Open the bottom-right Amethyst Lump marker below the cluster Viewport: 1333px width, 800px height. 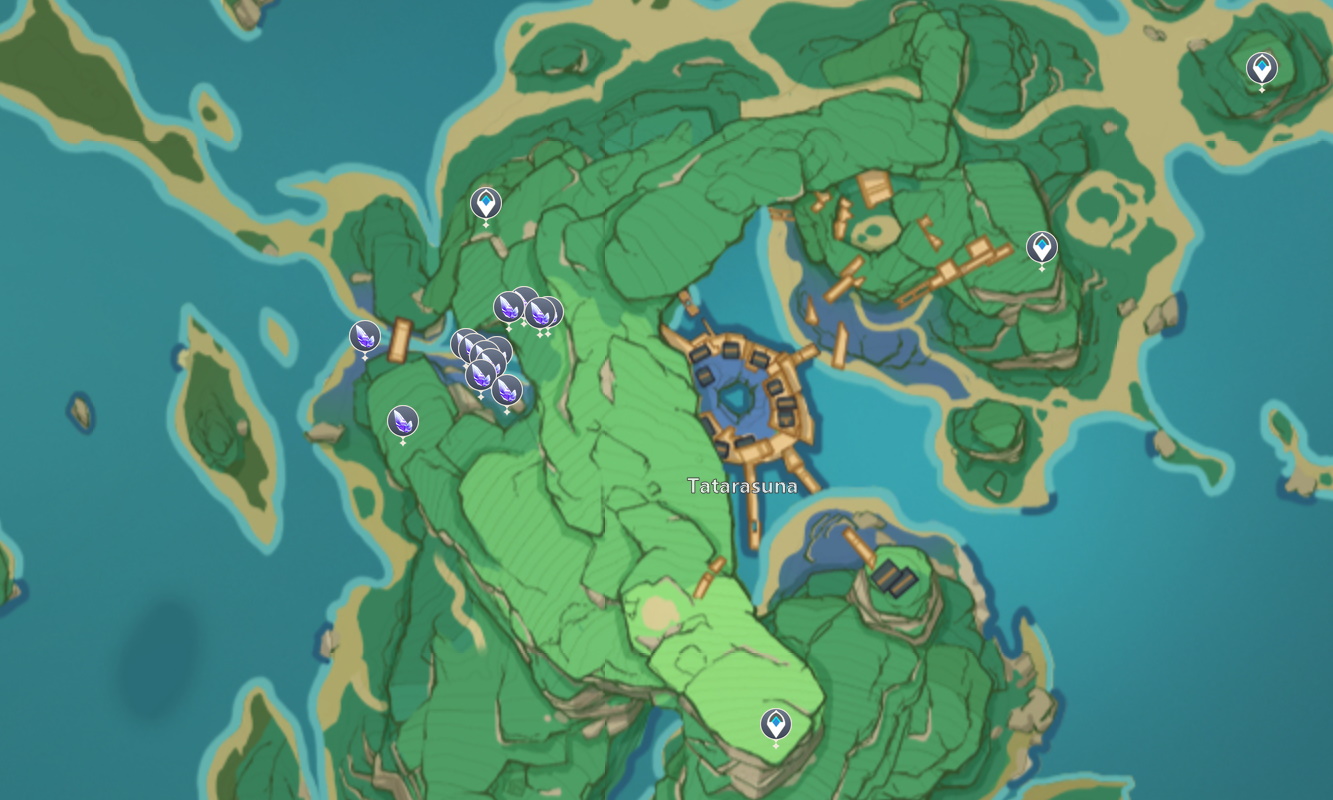(x=507, y=391)
